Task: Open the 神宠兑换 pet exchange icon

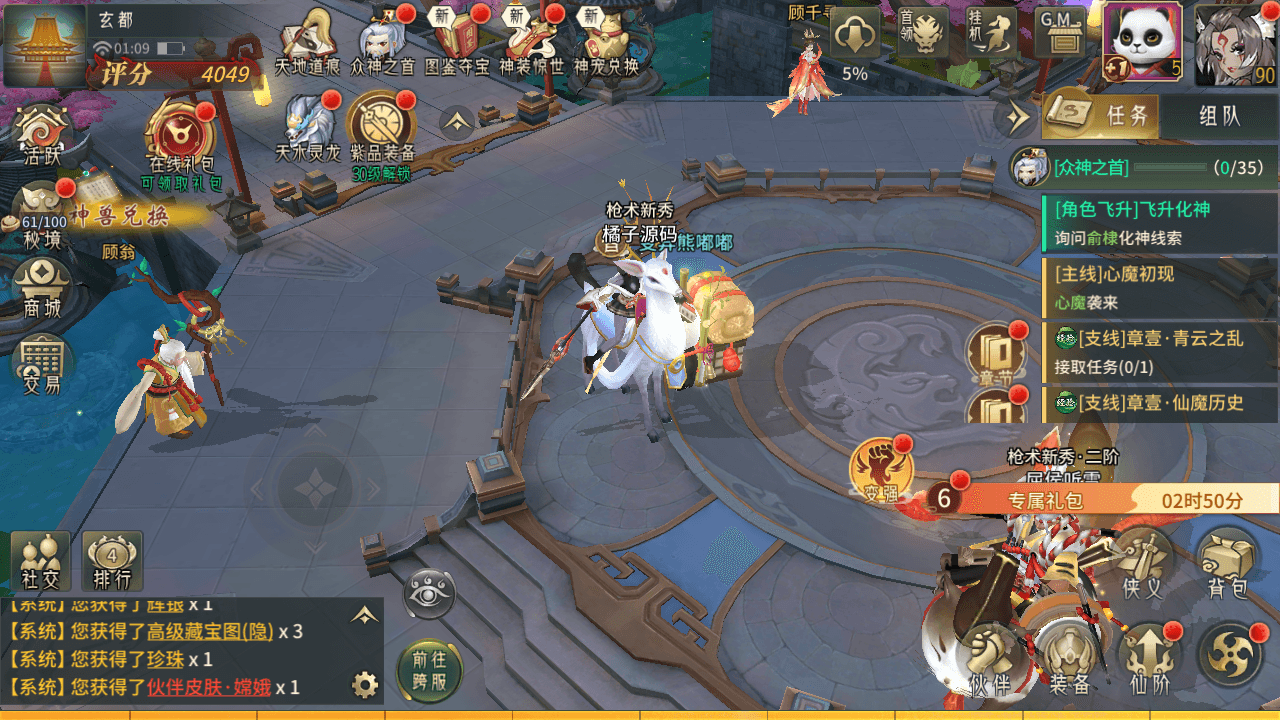Action: click(x=605, y=42)
